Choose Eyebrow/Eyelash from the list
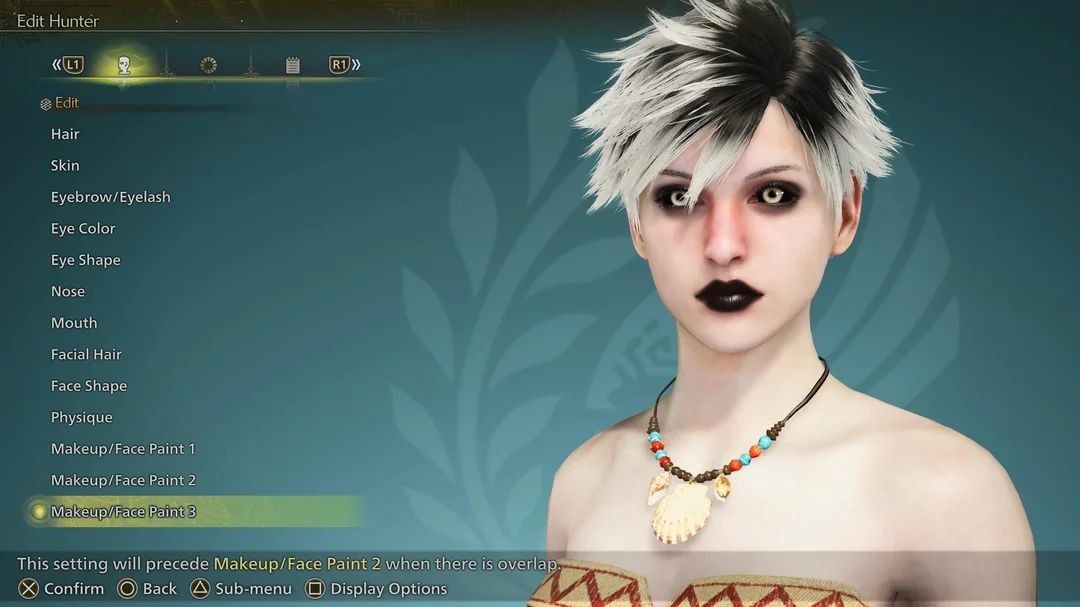The height and width of the screenshot is (607, 1080). tap(110, 197)
